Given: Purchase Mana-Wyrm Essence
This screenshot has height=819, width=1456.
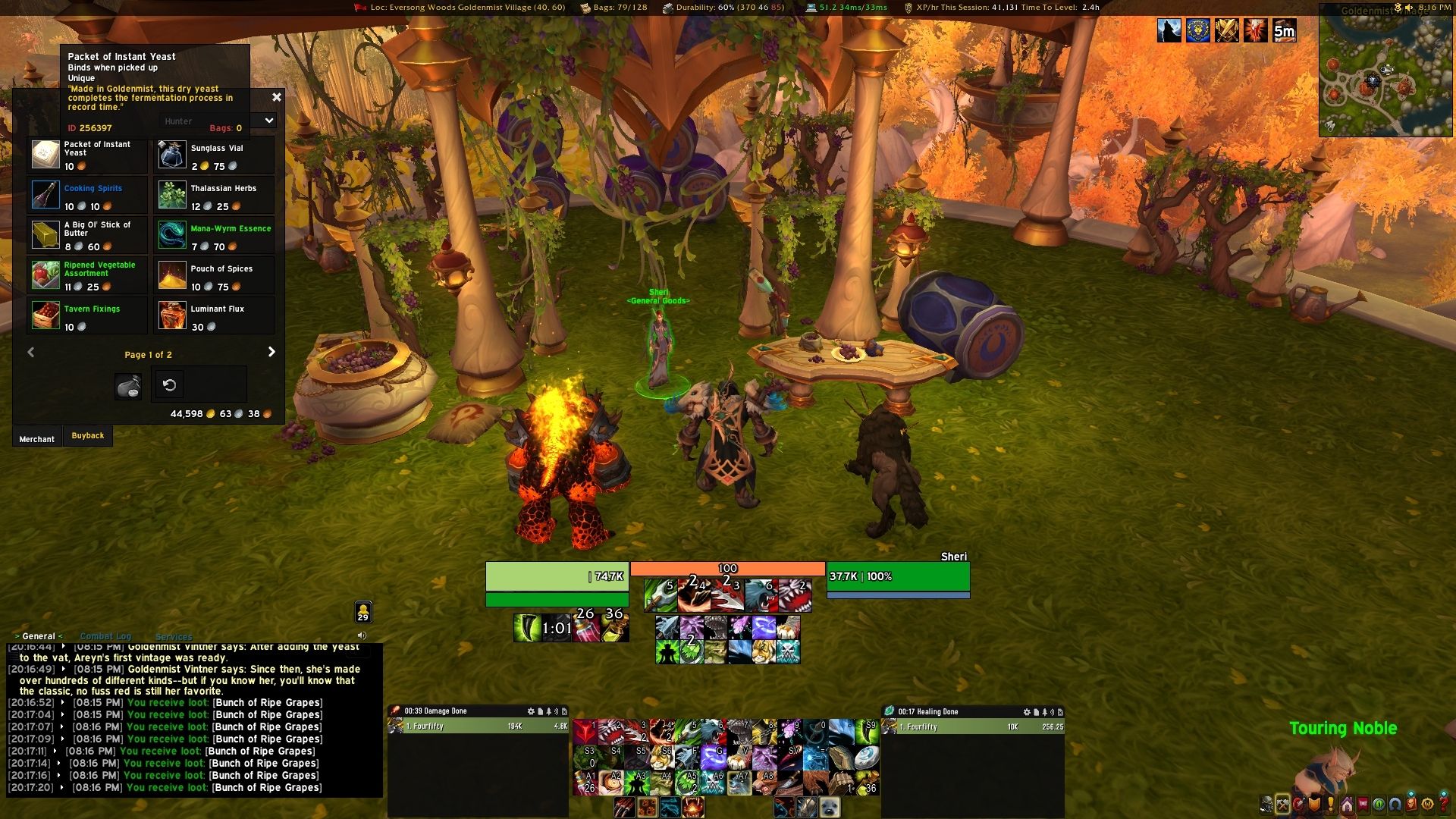Looking at the screenshot, I should tap(173, 235).
